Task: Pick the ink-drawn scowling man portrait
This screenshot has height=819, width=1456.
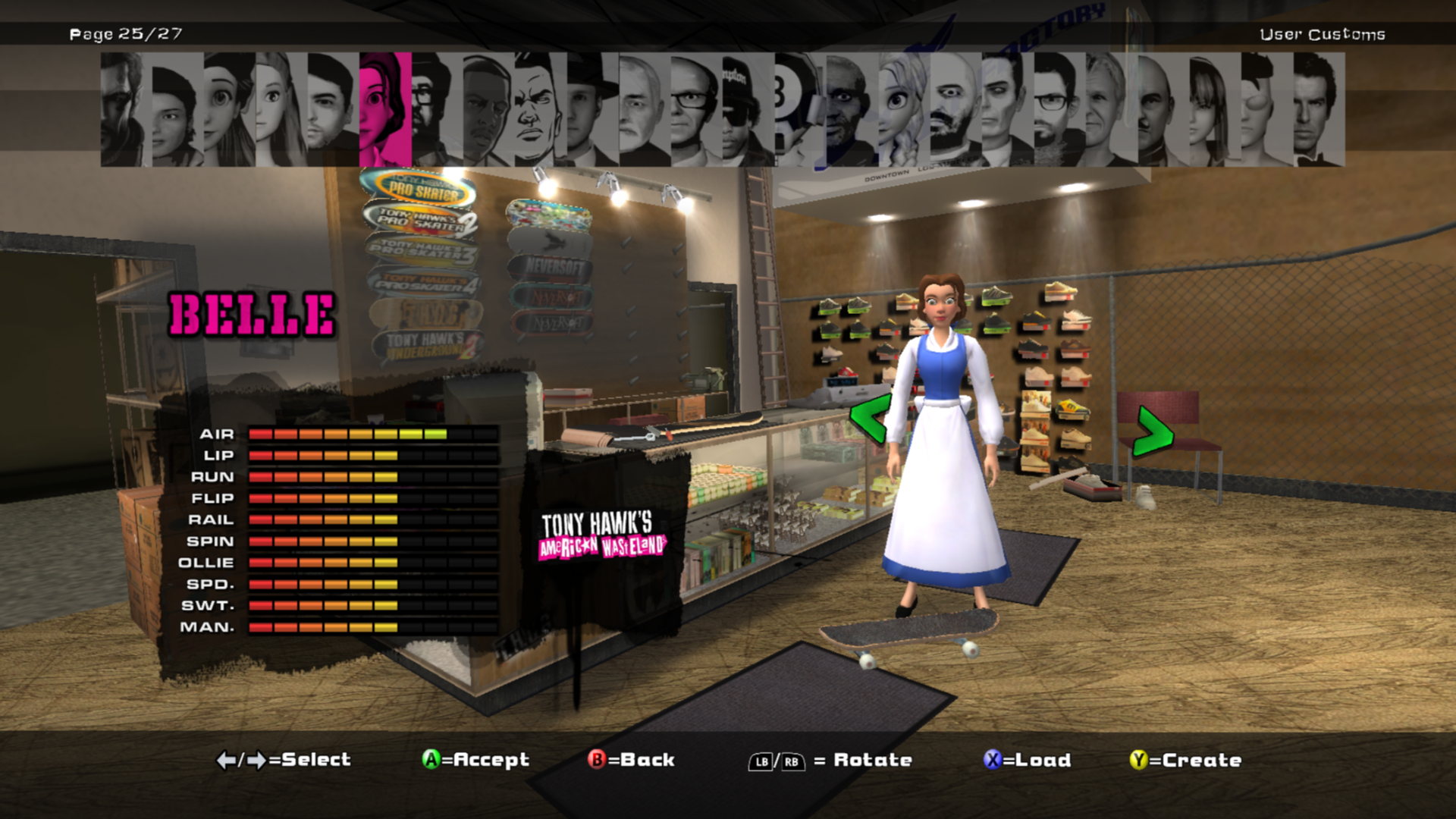Action: [x=540, y=109]
